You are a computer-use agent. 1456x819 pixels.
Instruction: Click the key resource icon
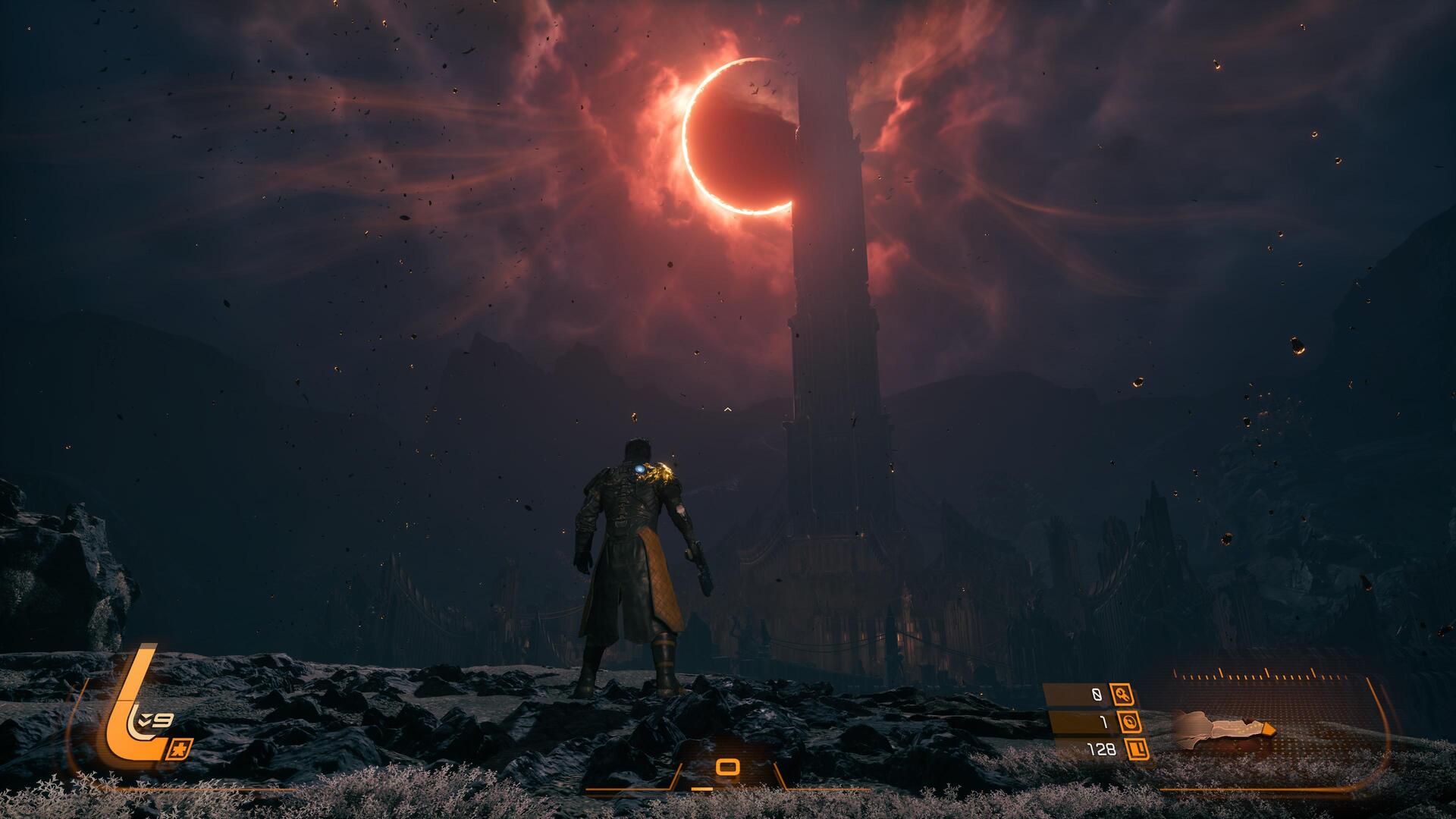(1122, 694)
